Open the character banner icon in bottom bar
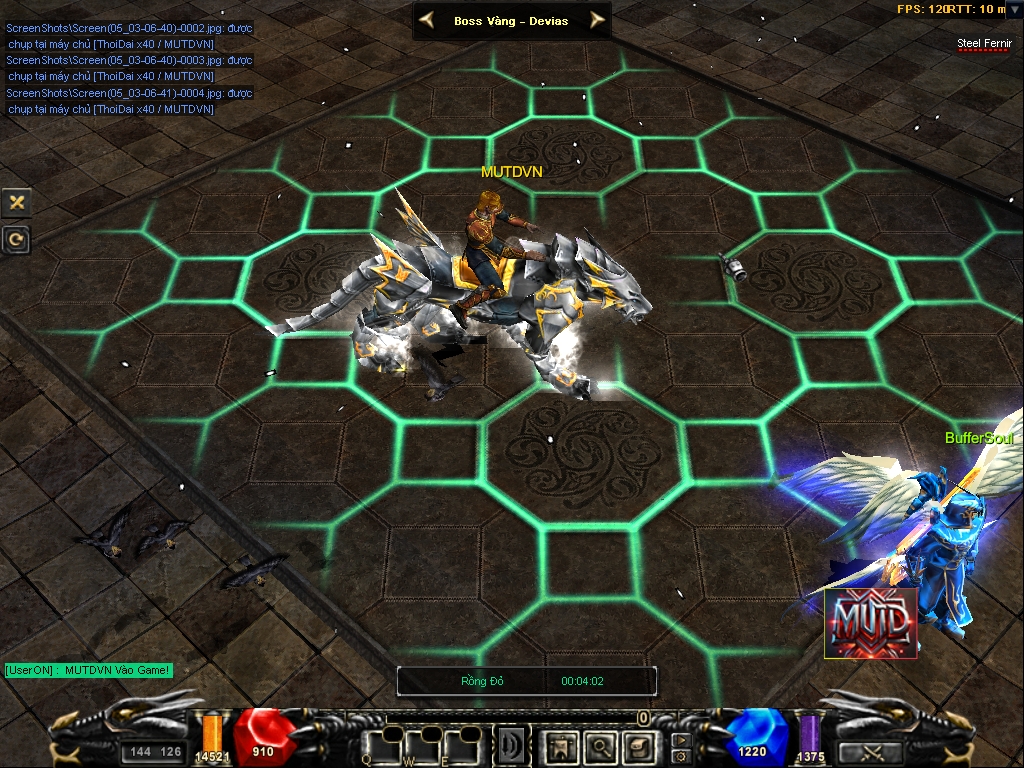This screenshot has height=768, width=1024. coord(560,745)
